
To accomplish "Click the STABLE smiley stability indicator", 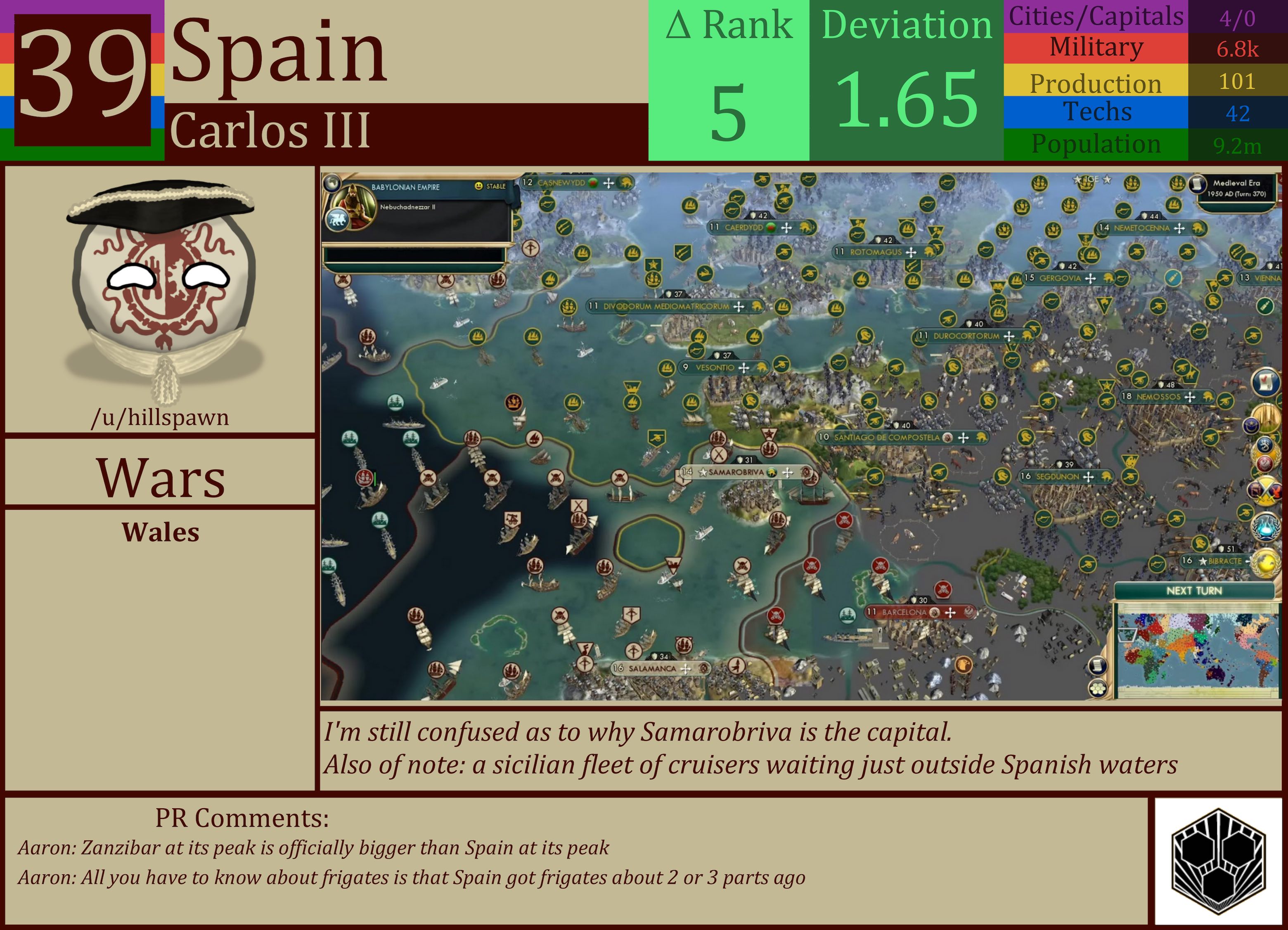I will click(480, 186).
